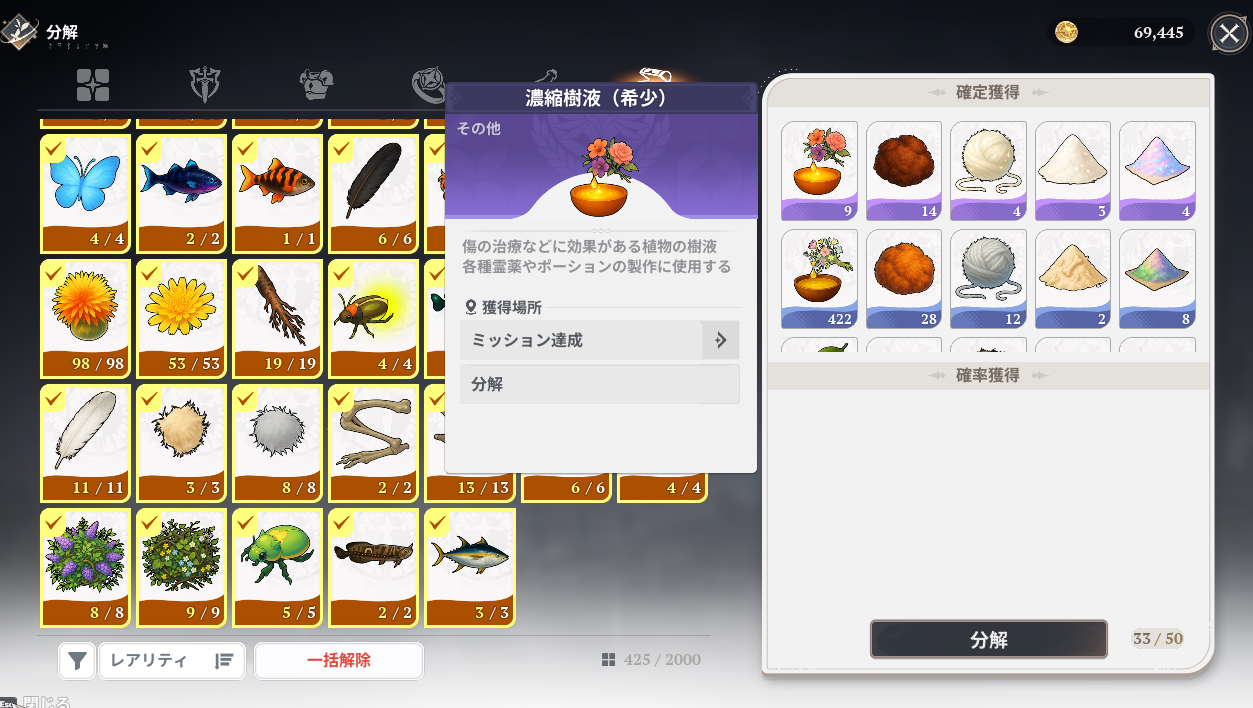1253x708 pixels.
Task: Inspect the reward with 422 count
Action: click(819, 279)
